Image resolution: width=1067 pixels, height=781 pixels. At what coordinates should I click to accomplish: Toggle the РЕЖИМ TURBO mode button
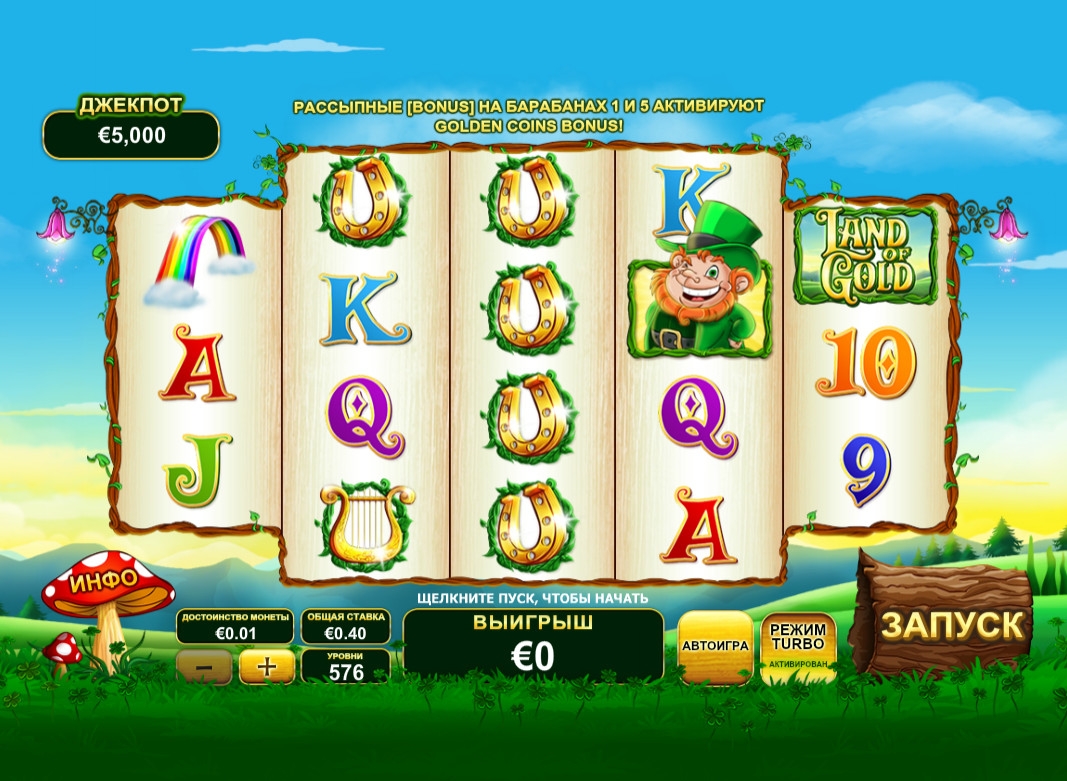click(798, 646)
